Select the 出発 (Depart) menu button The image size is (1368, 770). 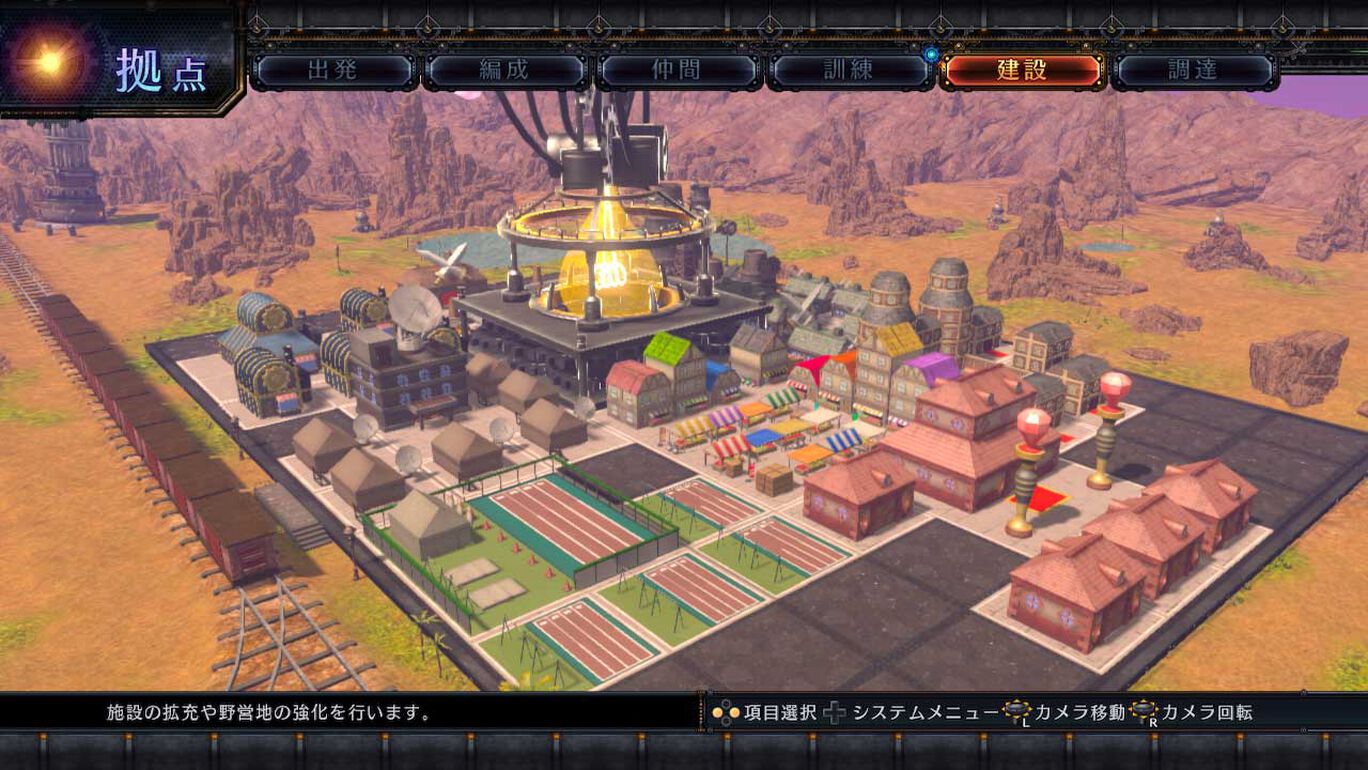332,70
